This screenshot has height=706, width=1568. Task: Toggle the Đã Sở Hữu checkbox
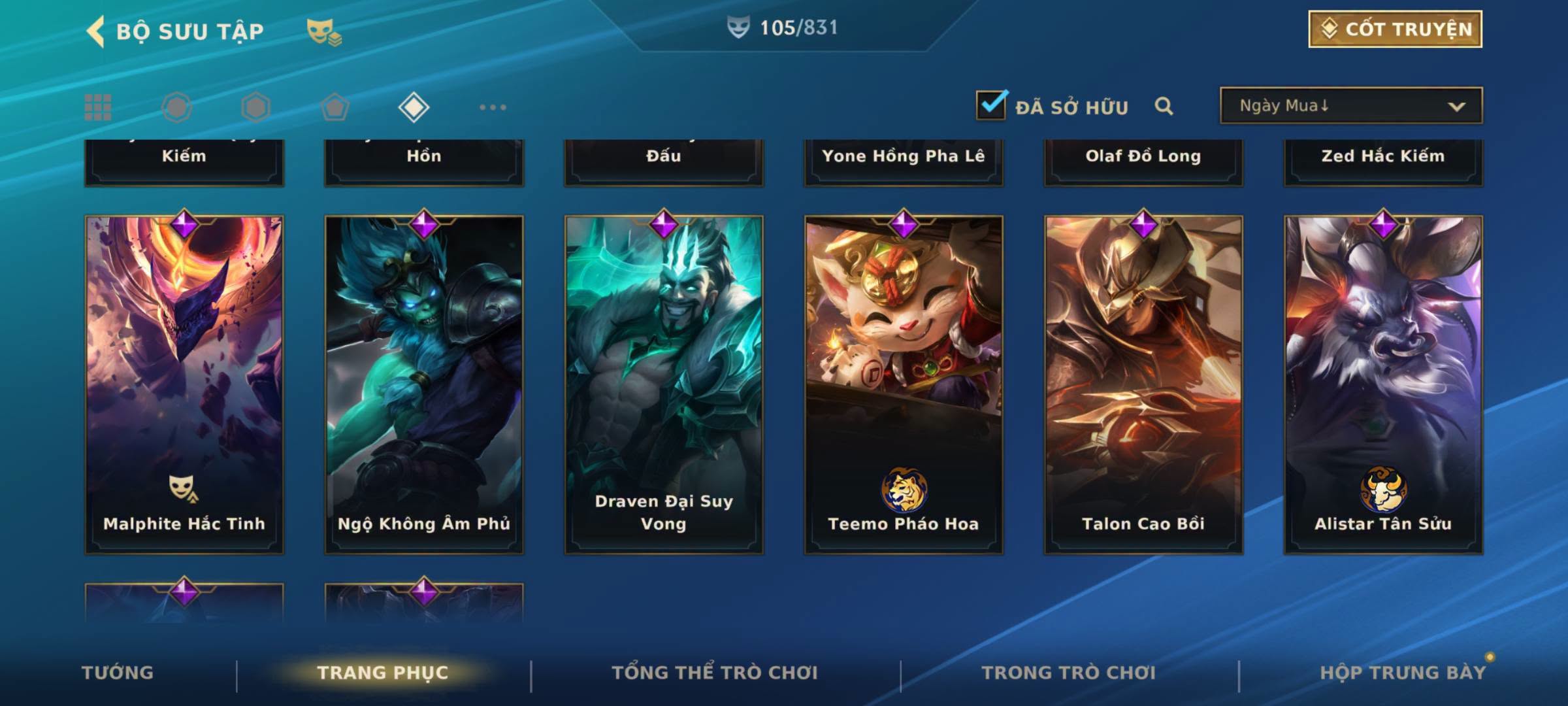coord(991,105)
